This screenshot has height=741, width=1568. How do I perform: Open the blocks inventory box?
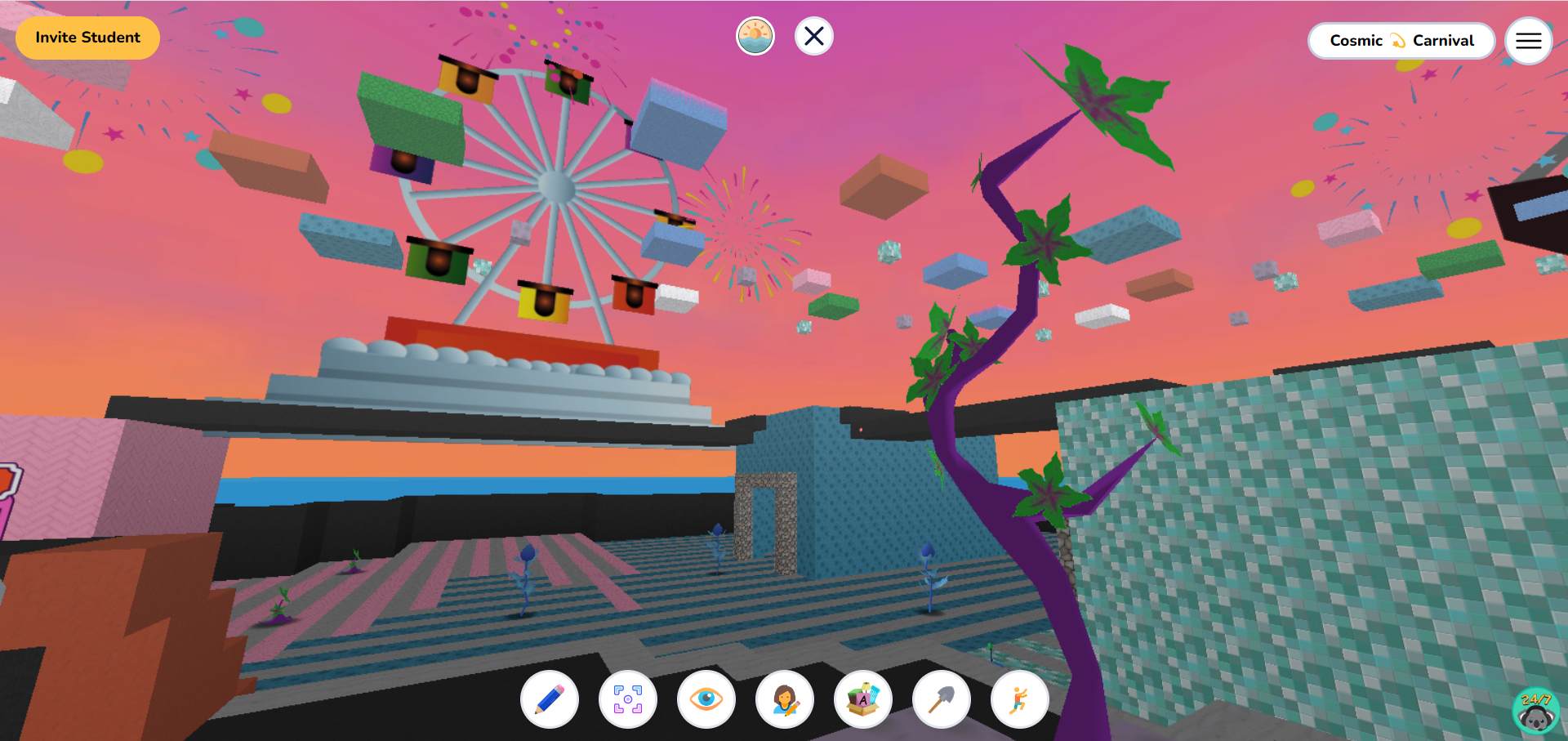tap(863, 700)
